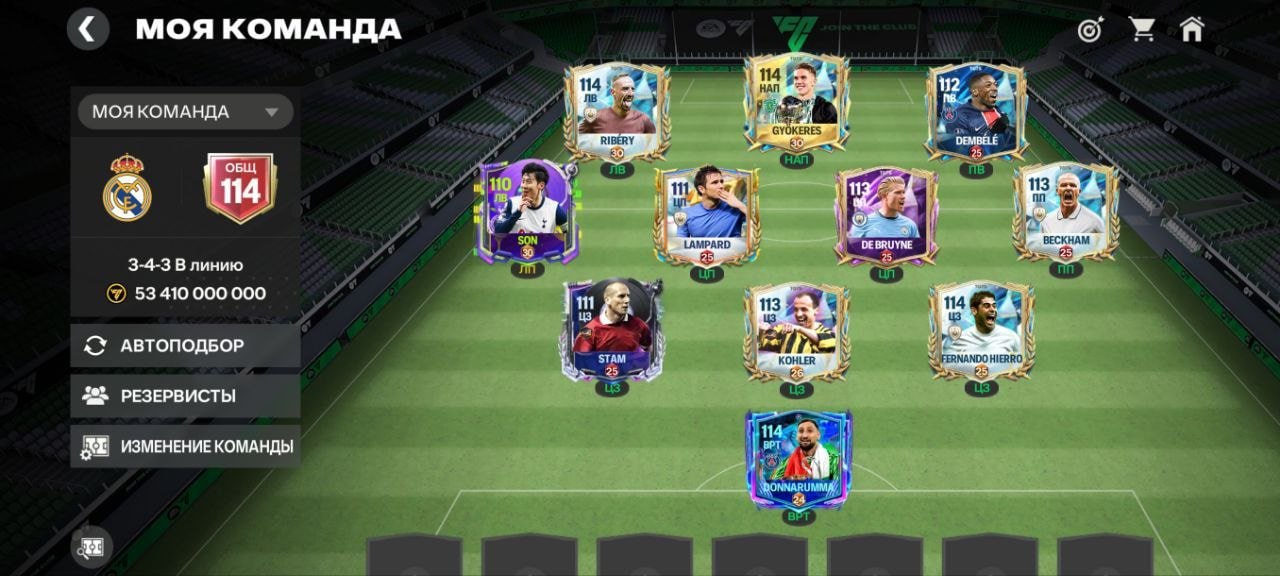Choose the Son player card

tap(527, 212)
